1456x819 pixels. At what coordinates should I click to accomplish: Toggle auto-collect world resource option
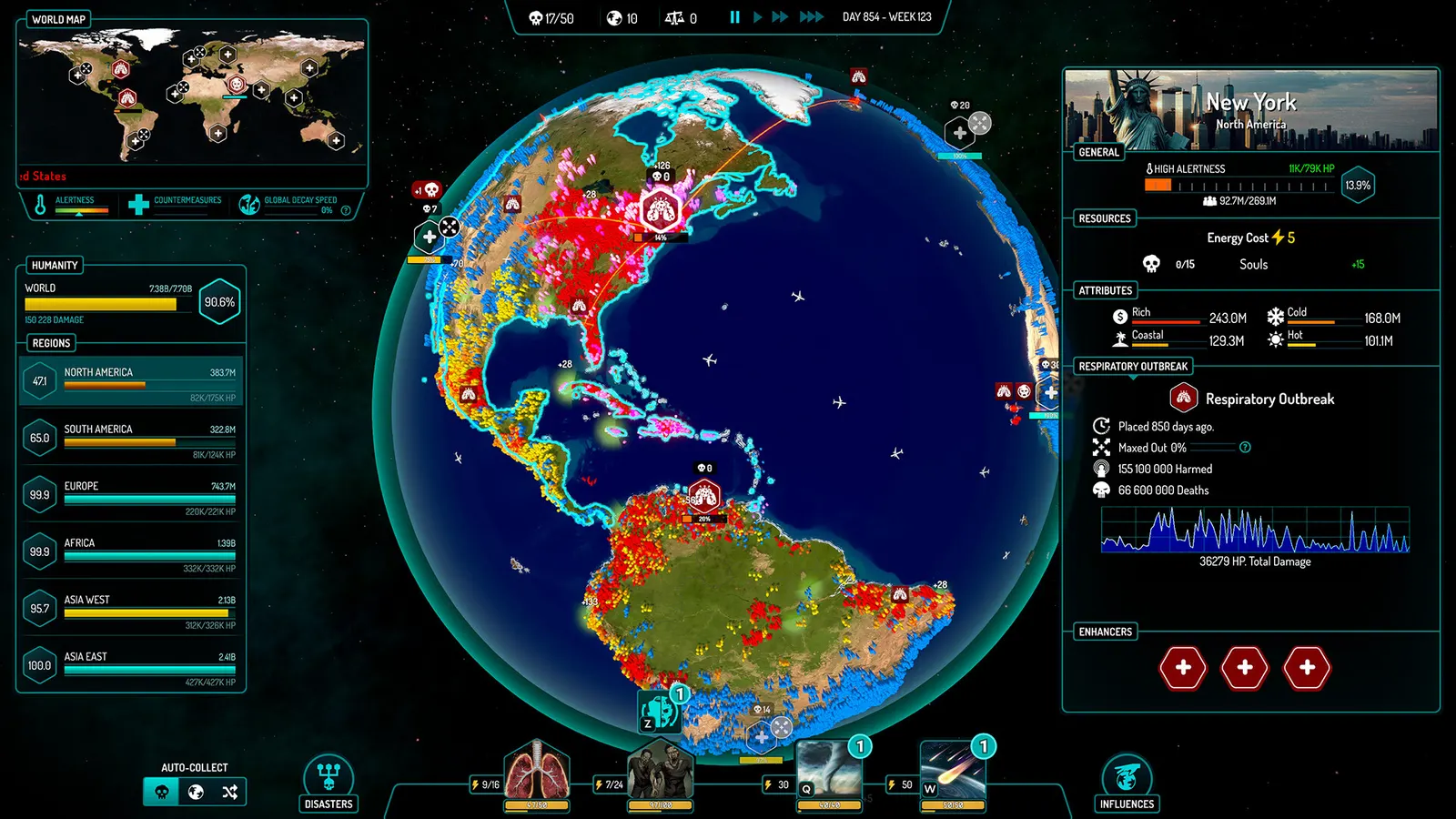click(x=196, y=792)
